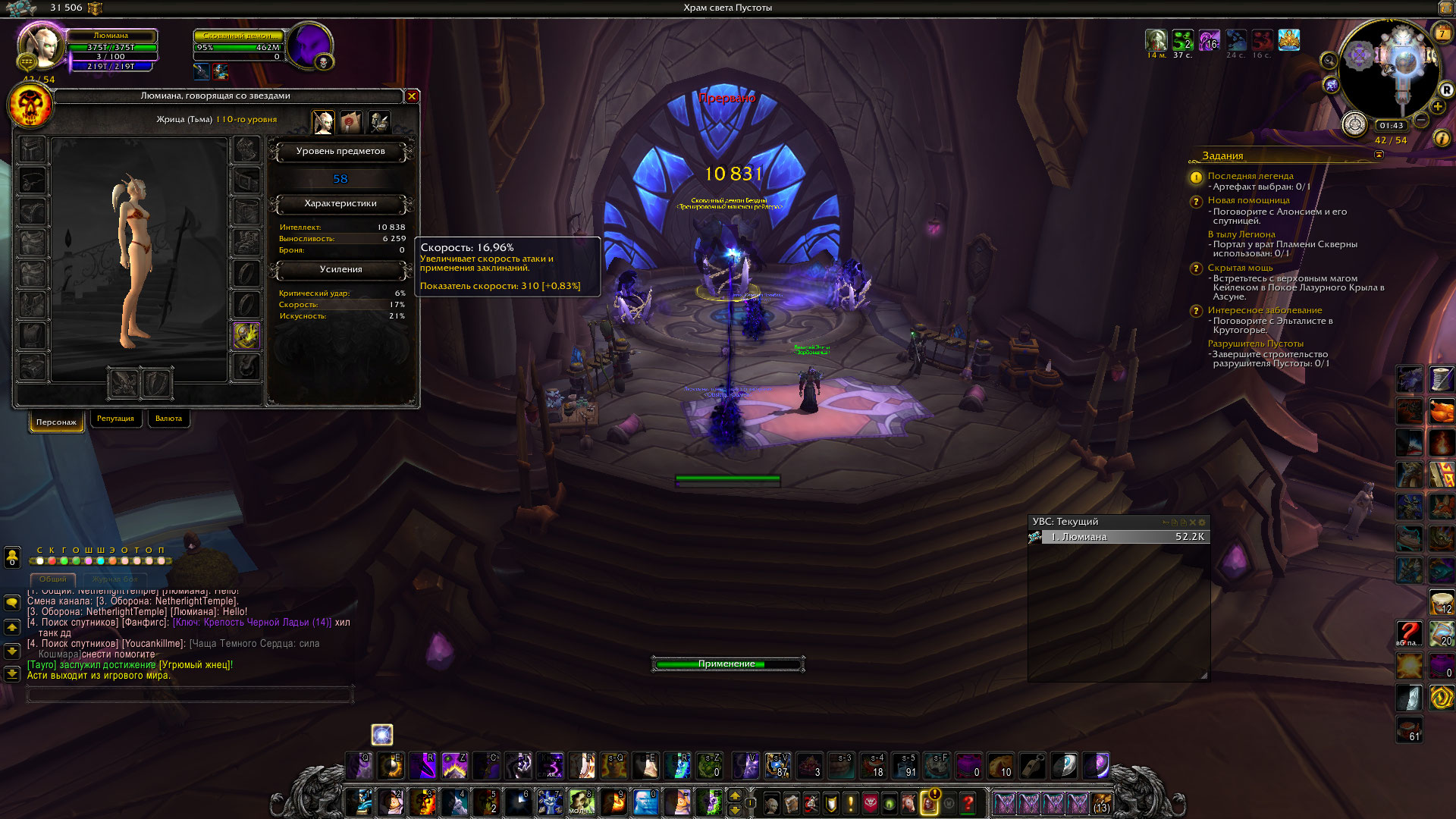Open the minimap tracking magnifier button

[1328, 61]
